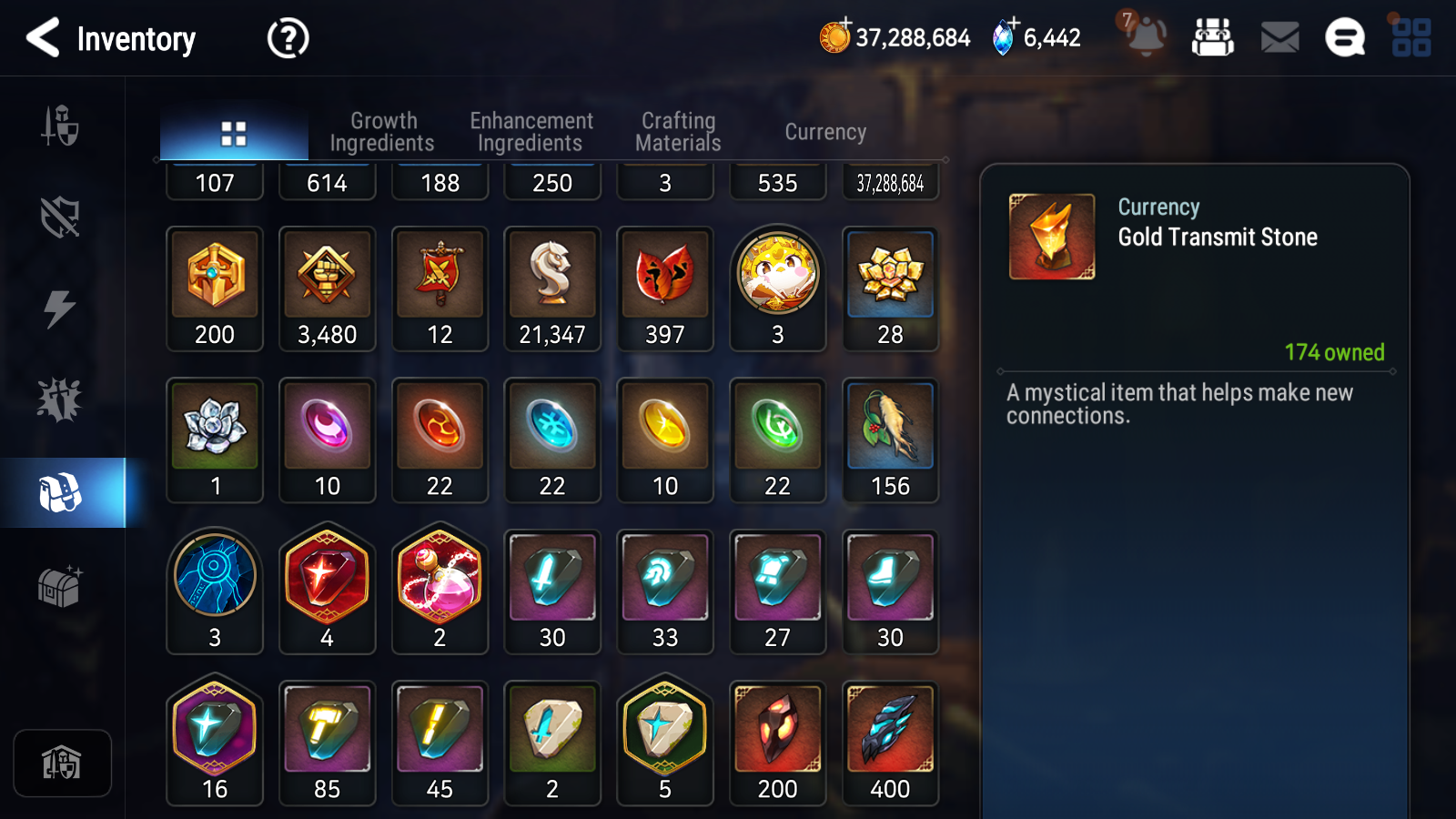1456x819 pixels.
Task: Select the sword-and-shield equipment sidebar icon
Action: click(x=60, y=127)
